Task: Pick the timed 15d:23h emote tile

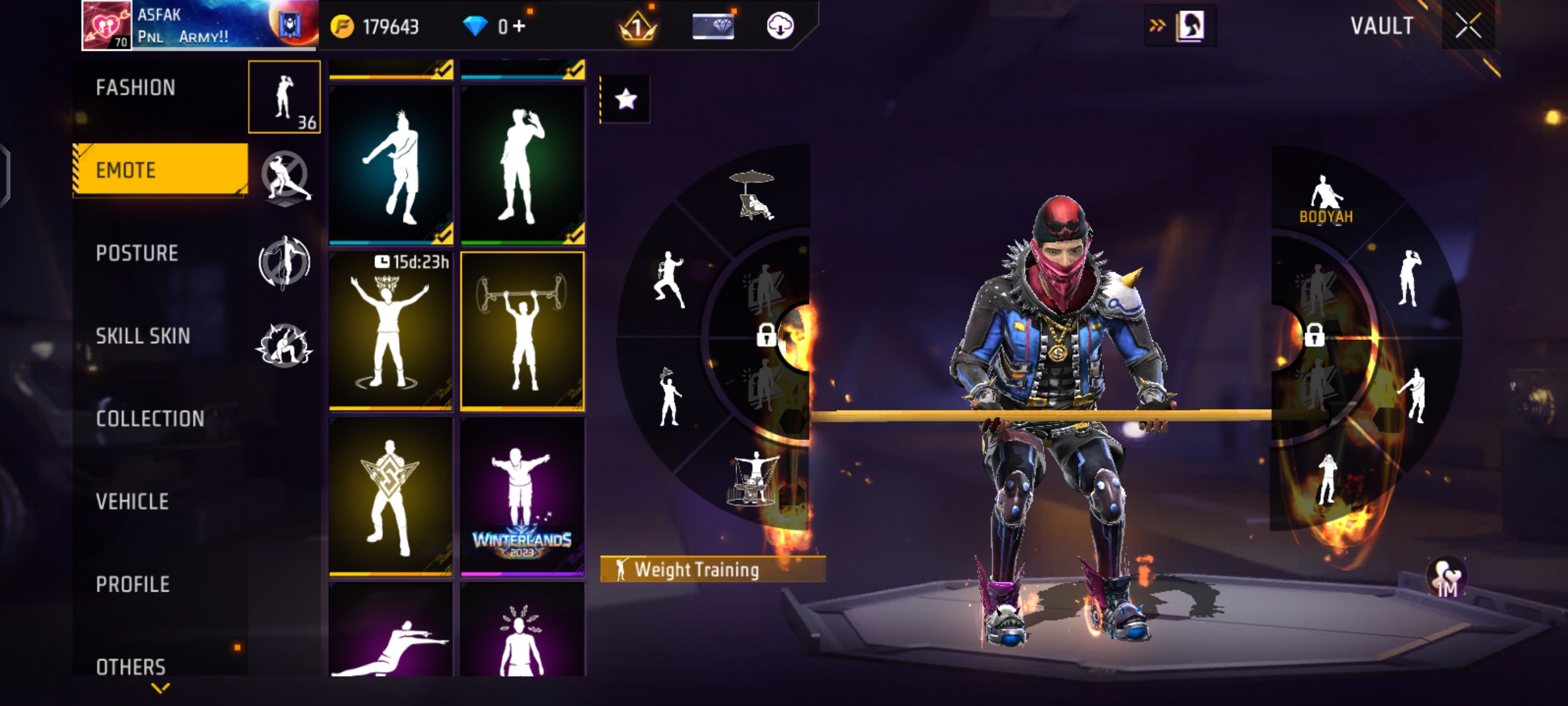Action: coord(391,331)
